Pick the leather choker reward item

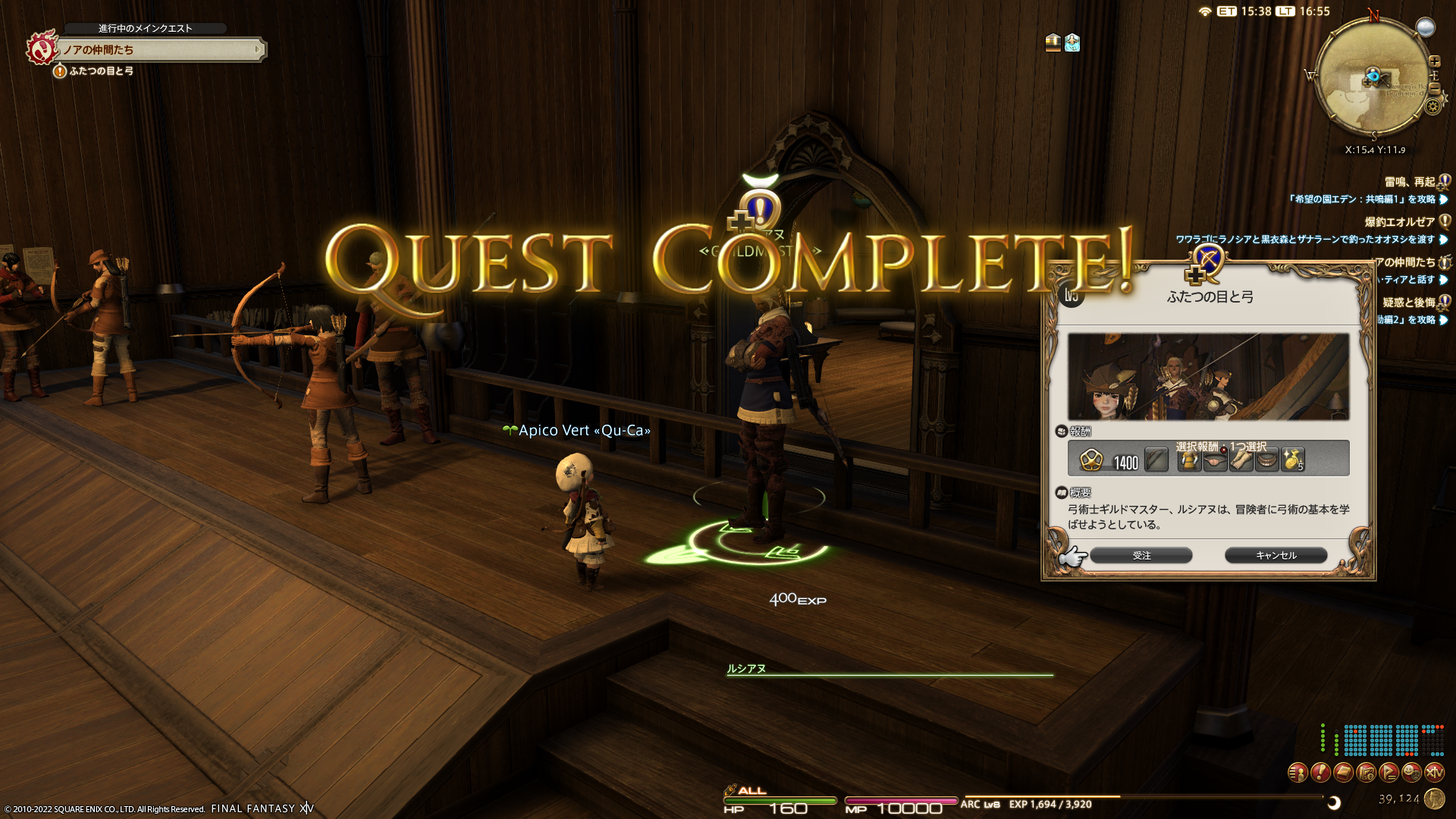tap(1266, 460)
